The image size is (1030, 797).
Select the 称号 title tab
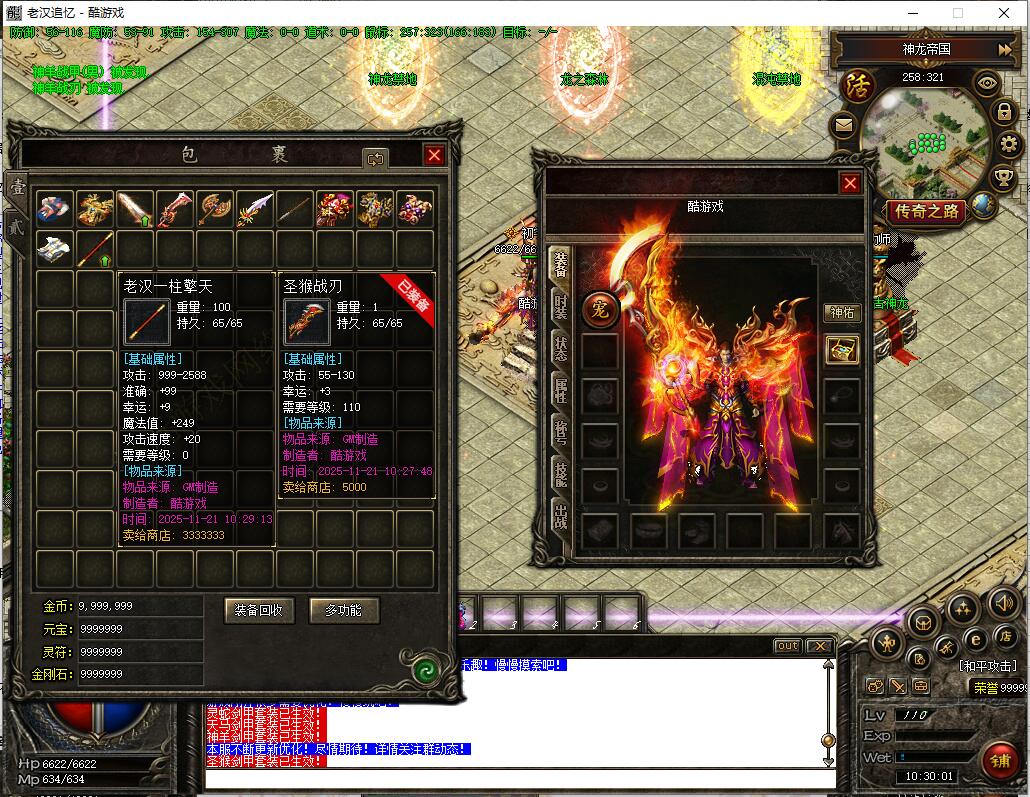[x=560, y=432]
